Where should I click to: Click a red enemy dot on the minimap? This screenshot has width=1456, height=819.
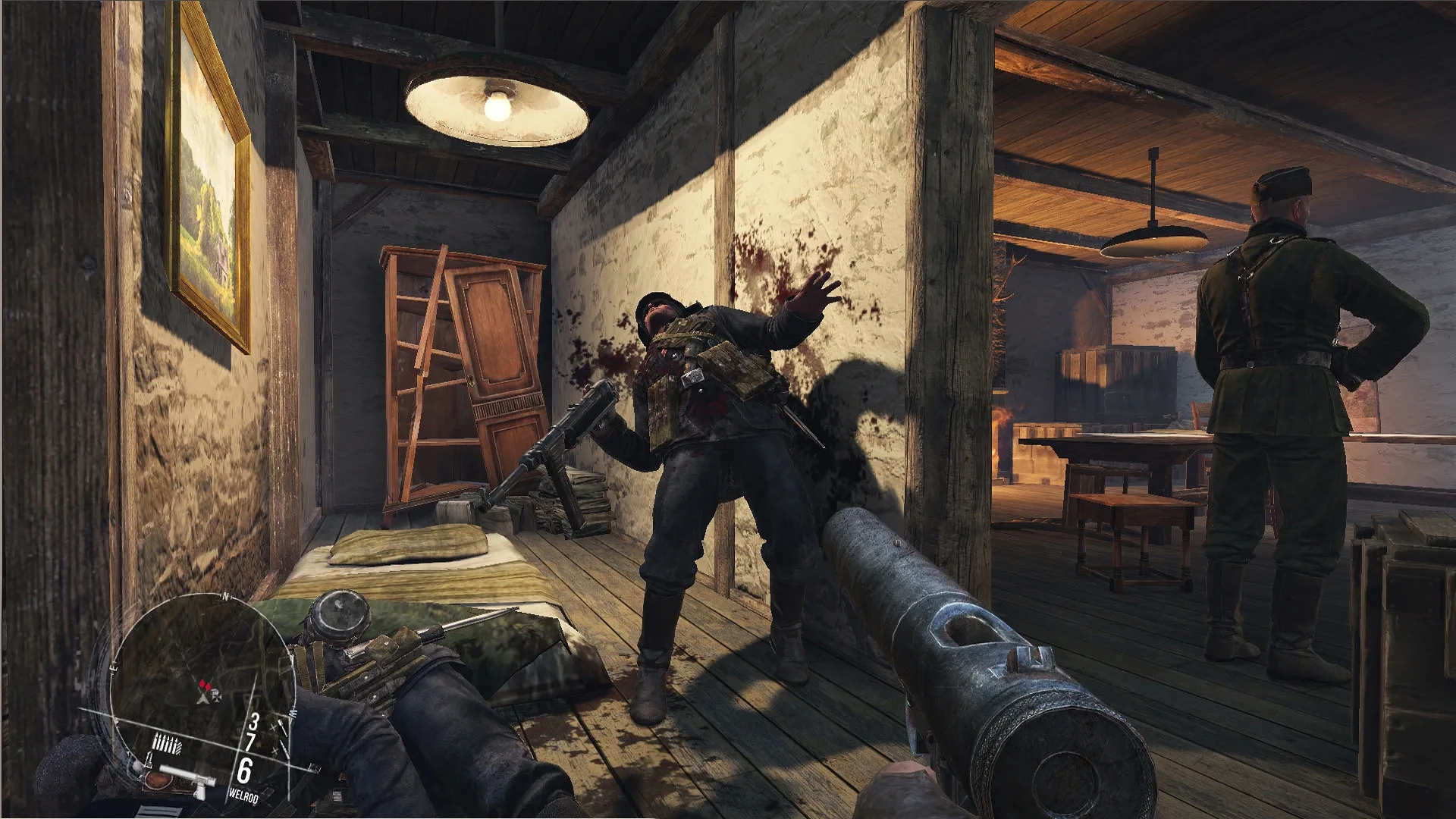(x=203, y=684)
